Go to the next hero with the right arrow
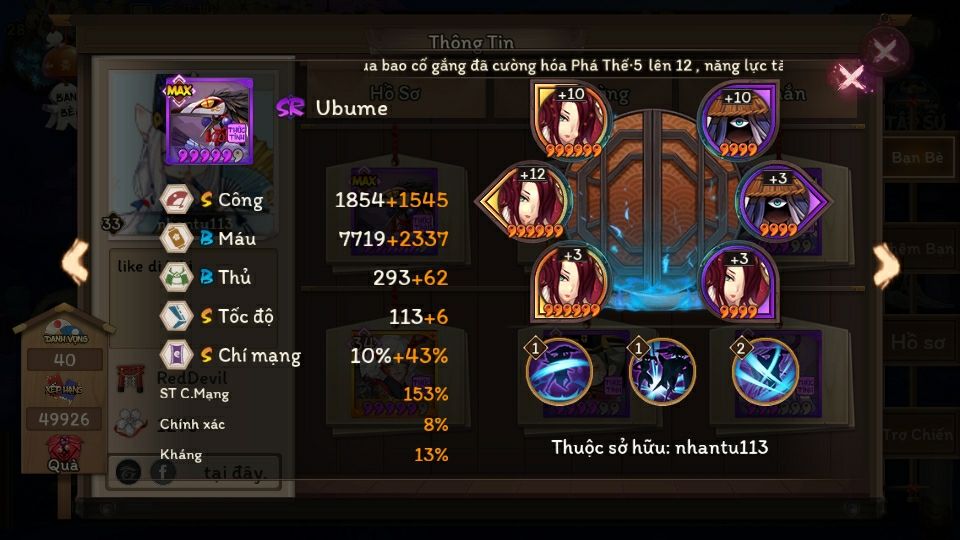Screen dimensions: 960x540 (885, 266)
